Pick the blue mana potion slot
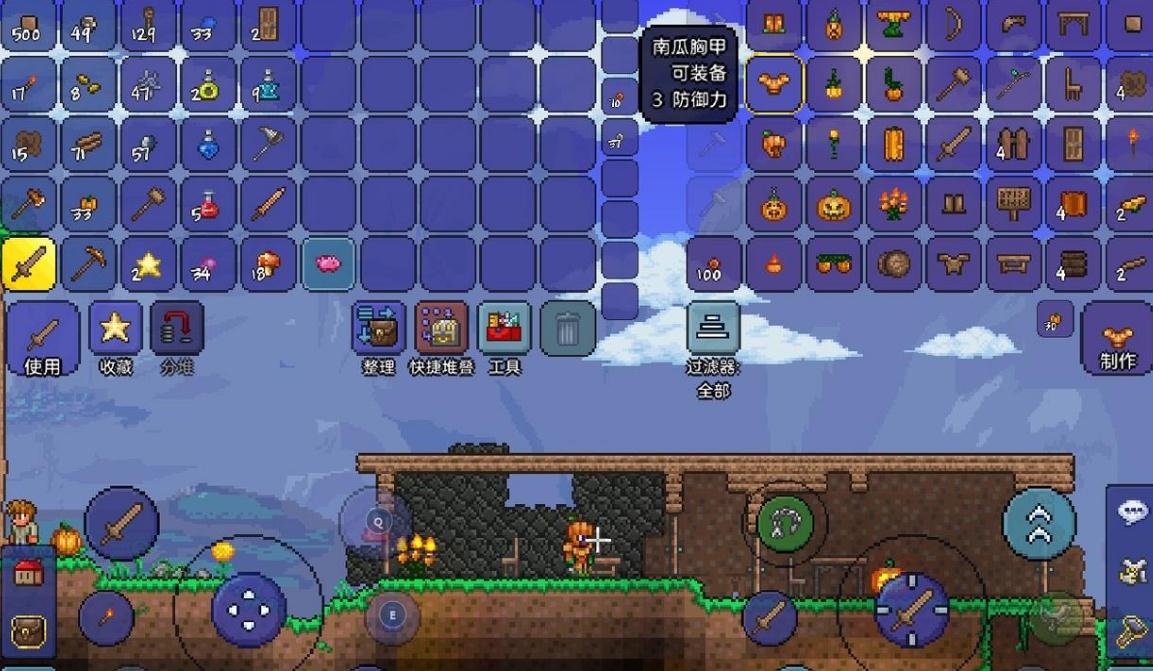 click(x=208, y=144)
